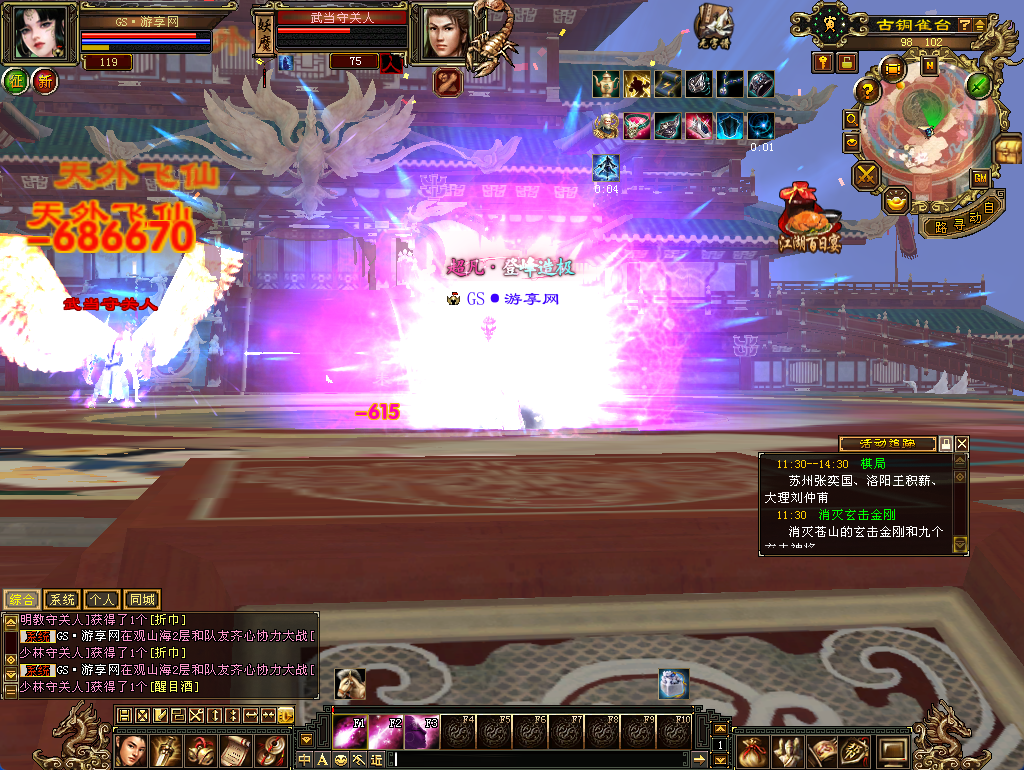Screen dimensions: 1024x770
Task: Open the gold ingot shop button
Action: pos(897,201)
